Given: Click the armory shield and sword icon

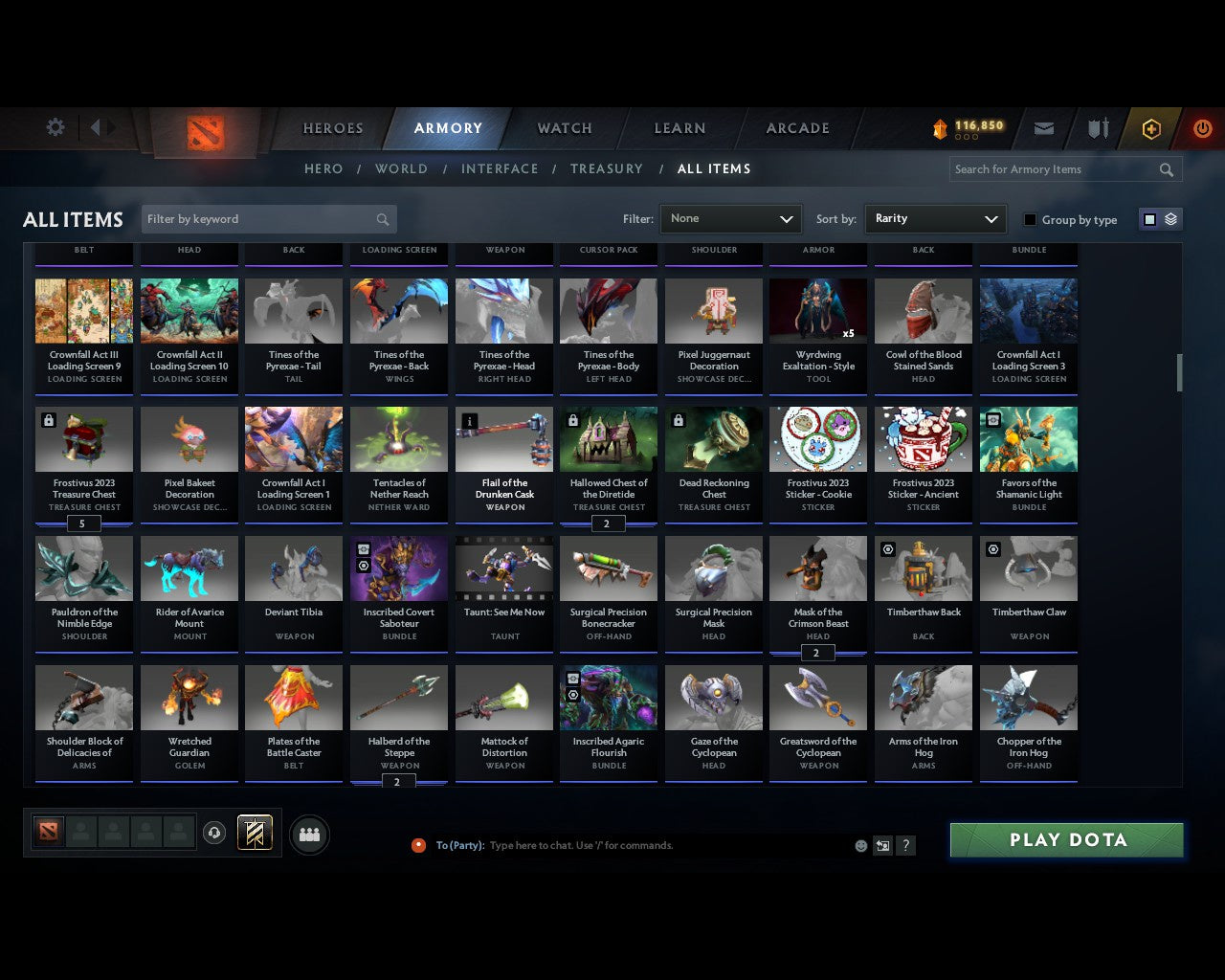Looking at the screenshot, I should (1097, 128).
